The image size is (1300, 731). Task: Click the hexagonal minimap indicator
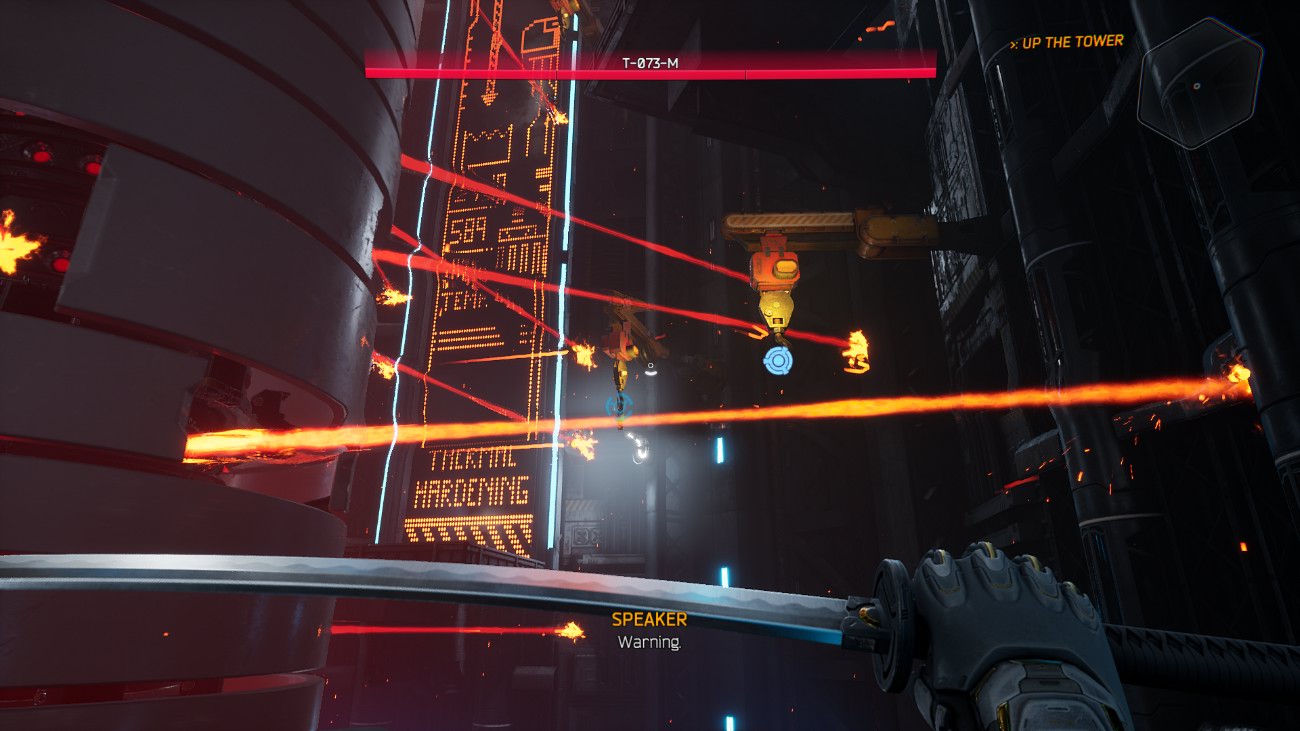pos(1198,84)
